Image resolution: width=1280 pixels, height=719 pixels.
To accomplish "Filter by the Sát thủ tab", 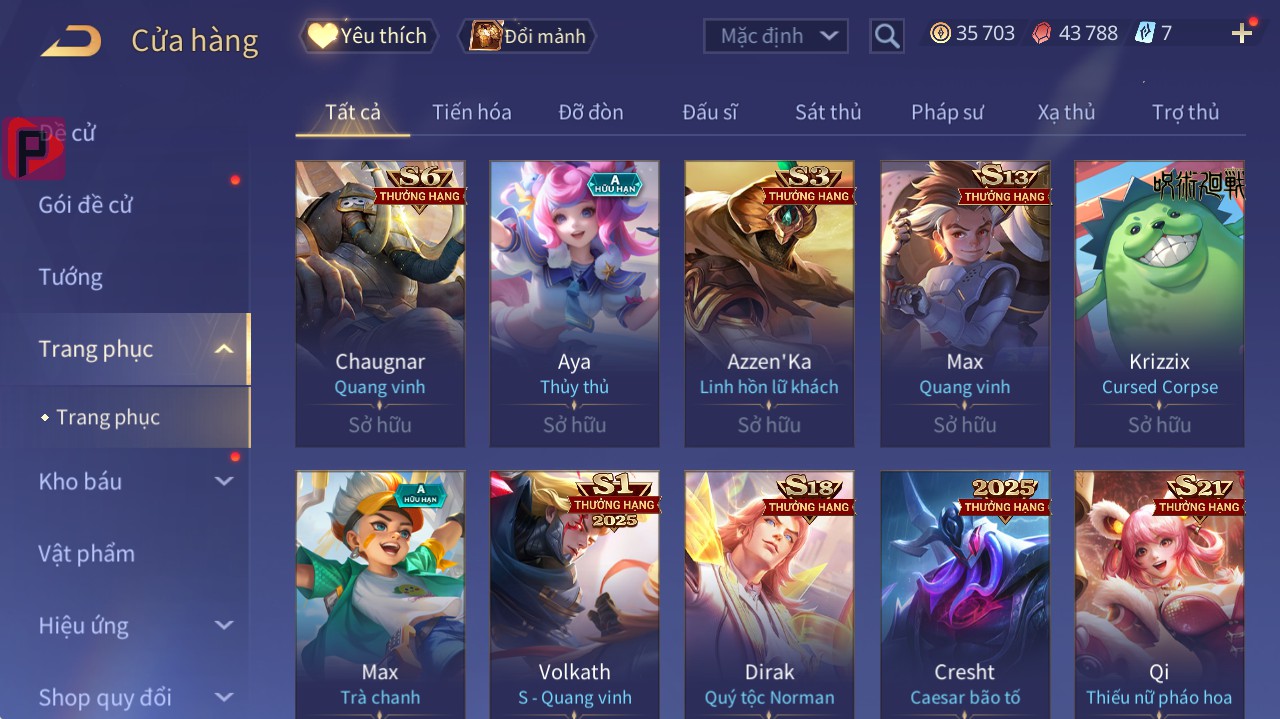I will (x=828, y=112).
